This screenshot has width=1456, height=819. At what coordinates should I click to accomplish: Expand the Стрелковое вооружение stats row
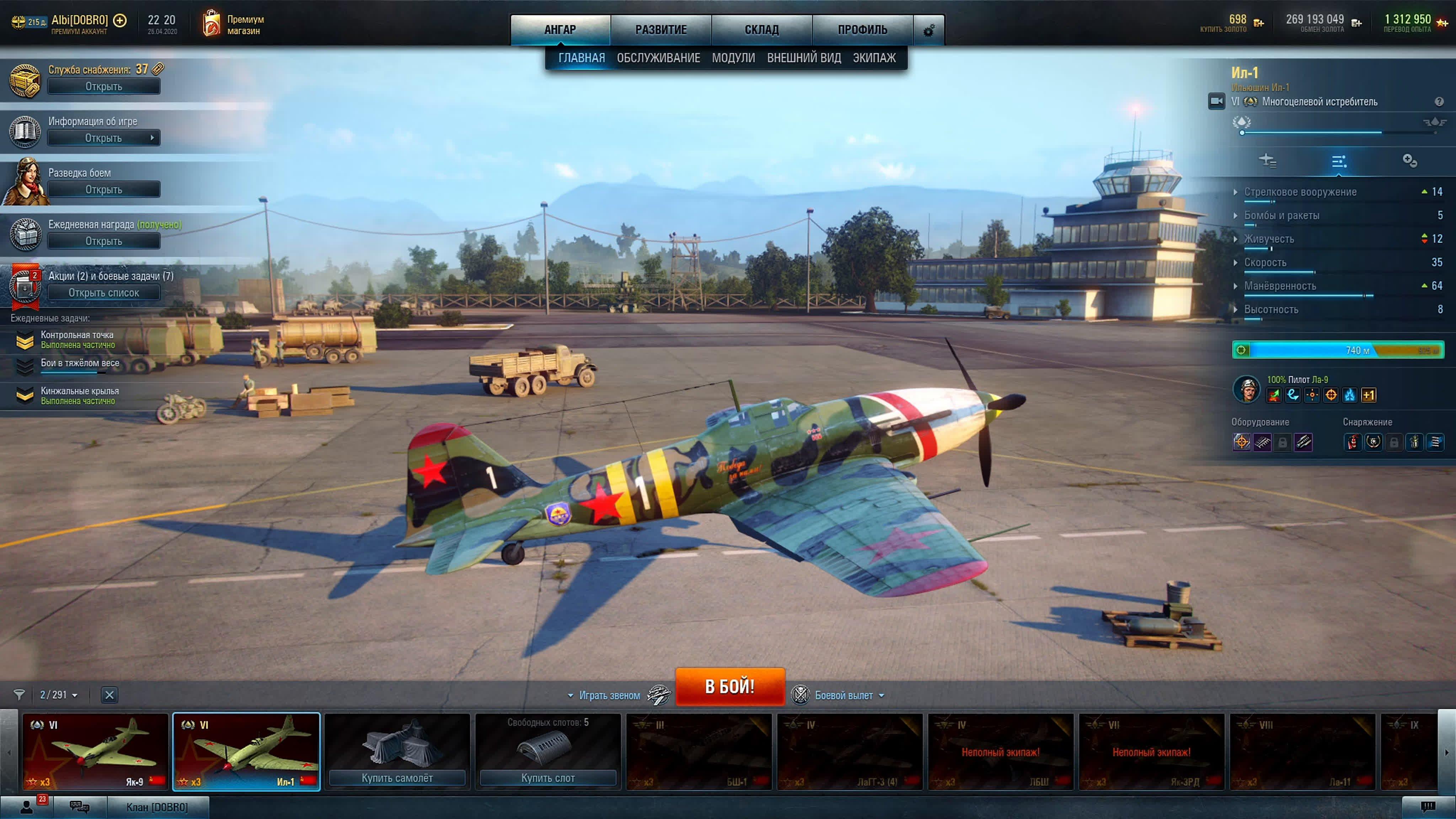tap(1300, 192)
